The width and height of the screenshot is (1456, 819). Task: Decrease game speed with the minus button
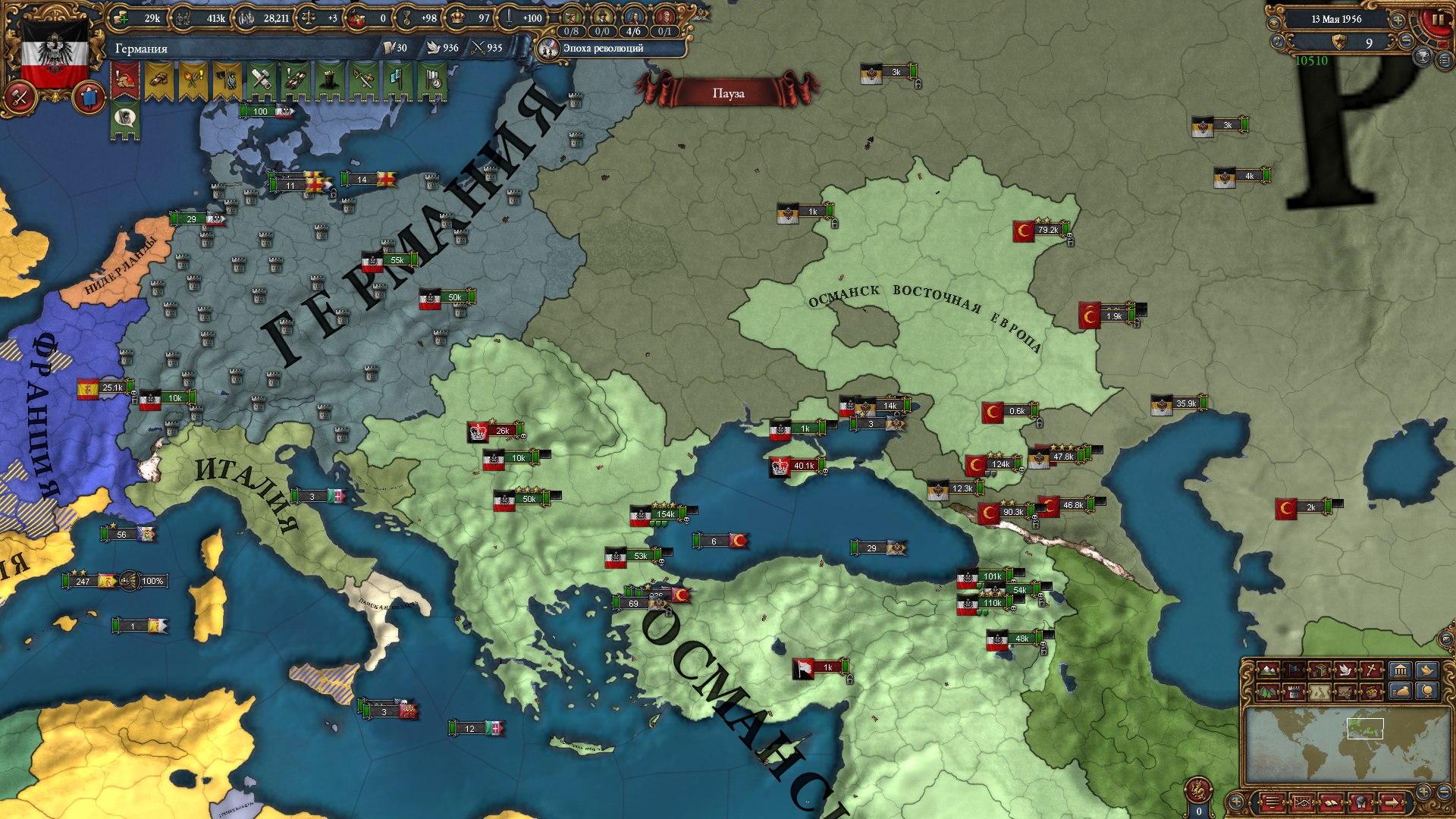[x=1405, y=42]
